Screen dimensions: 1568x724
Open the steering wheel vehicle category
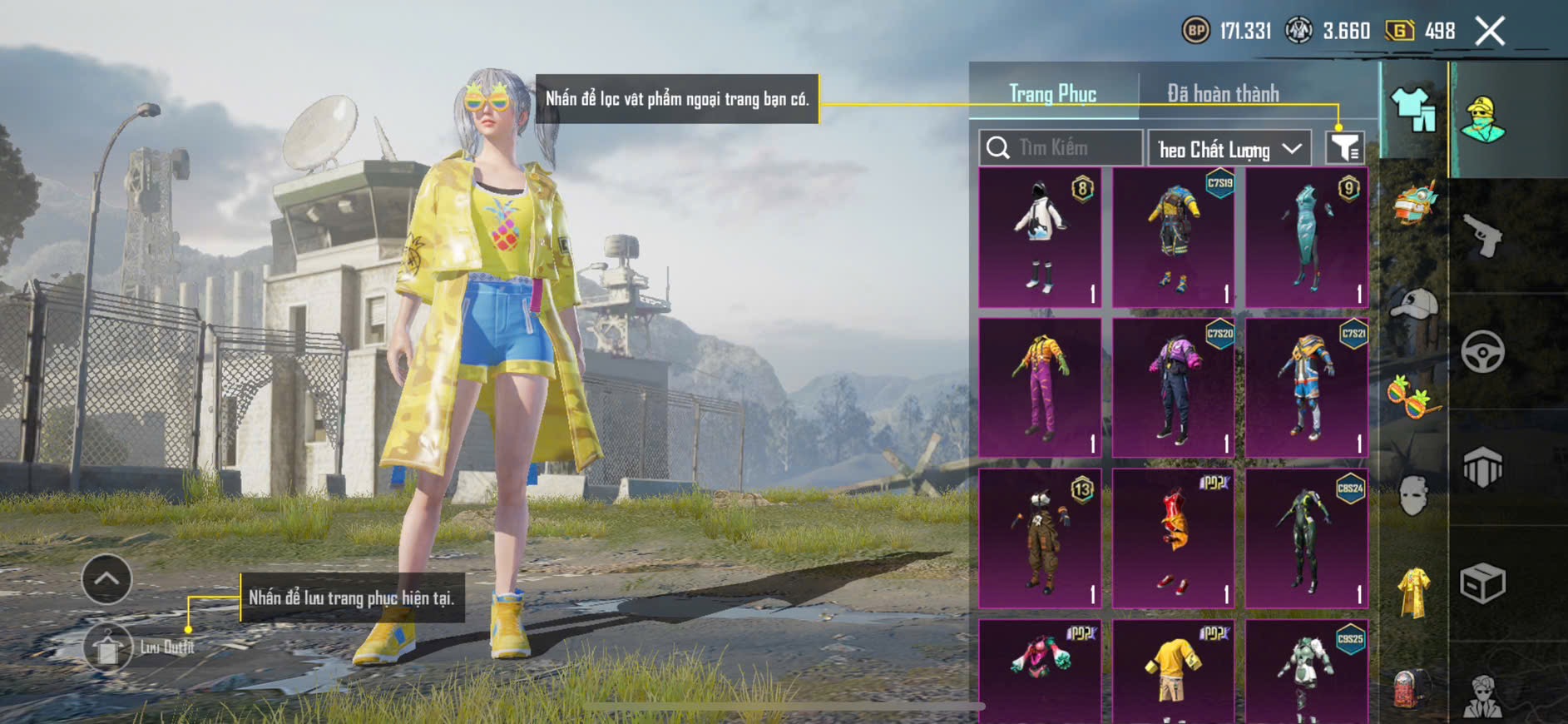[1483, 352]
